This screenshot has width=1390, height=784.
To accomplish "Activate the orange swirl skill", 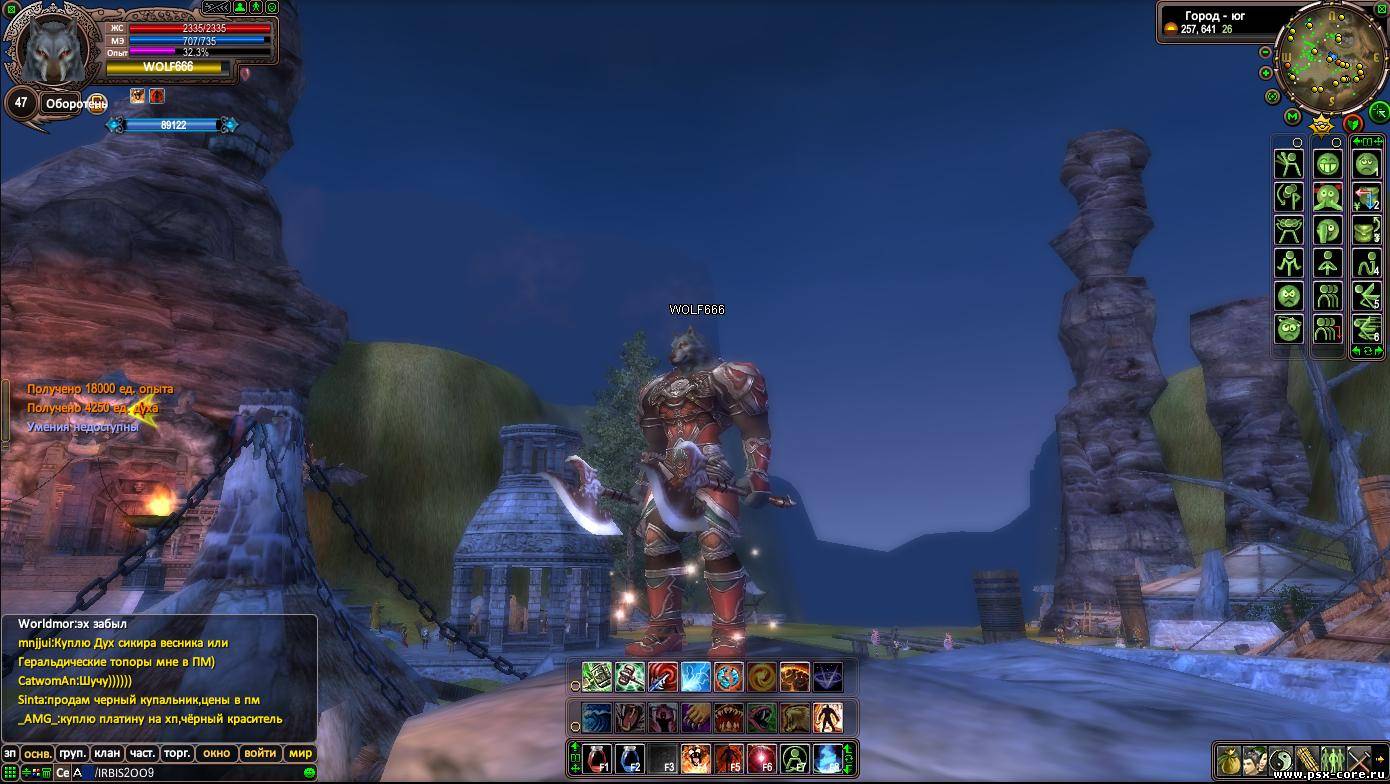I will pyautogui.click(x=762, y=677).
